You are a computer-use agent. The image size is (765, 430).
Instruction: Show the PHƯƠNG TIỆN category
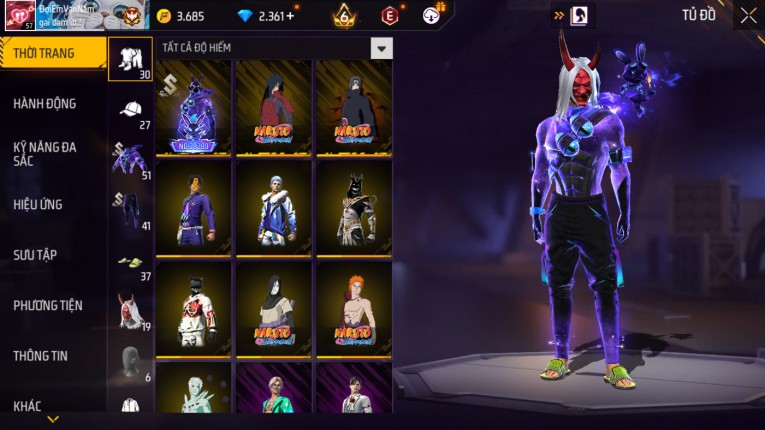tap(48, 305)
